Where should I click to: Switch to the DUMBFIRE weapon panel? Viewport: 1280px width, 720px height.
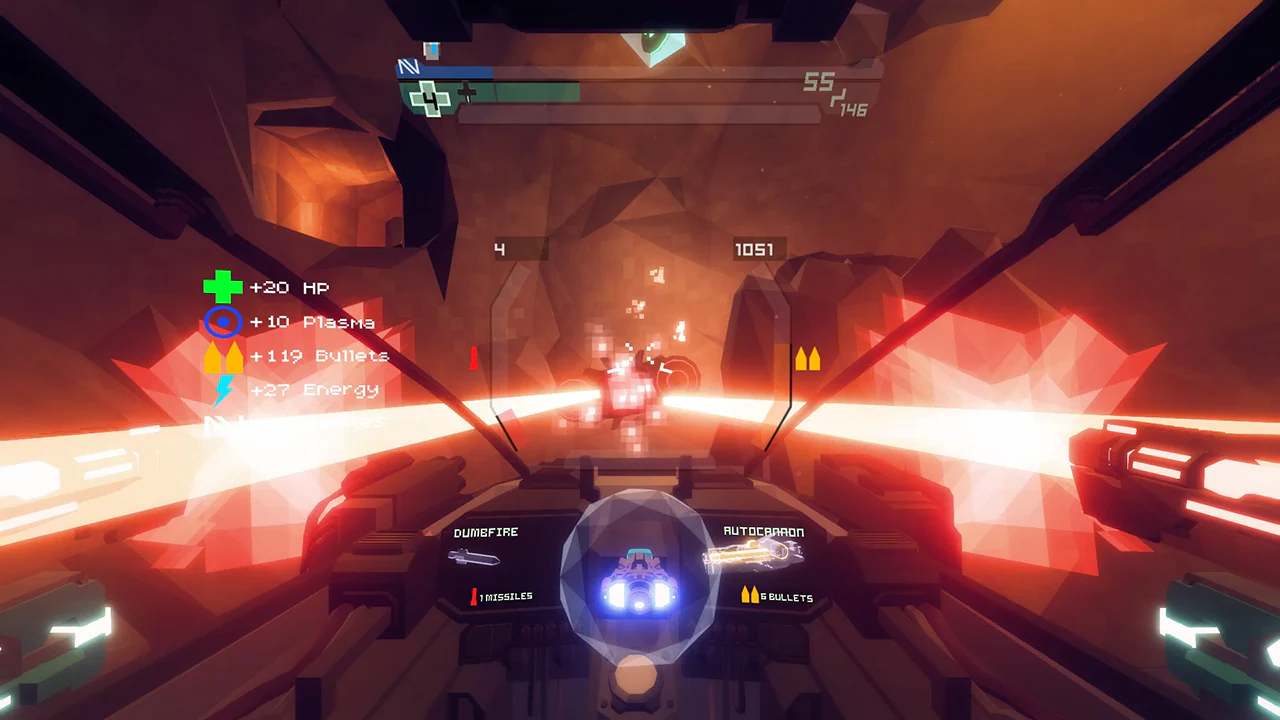click(x=485, y=532)
